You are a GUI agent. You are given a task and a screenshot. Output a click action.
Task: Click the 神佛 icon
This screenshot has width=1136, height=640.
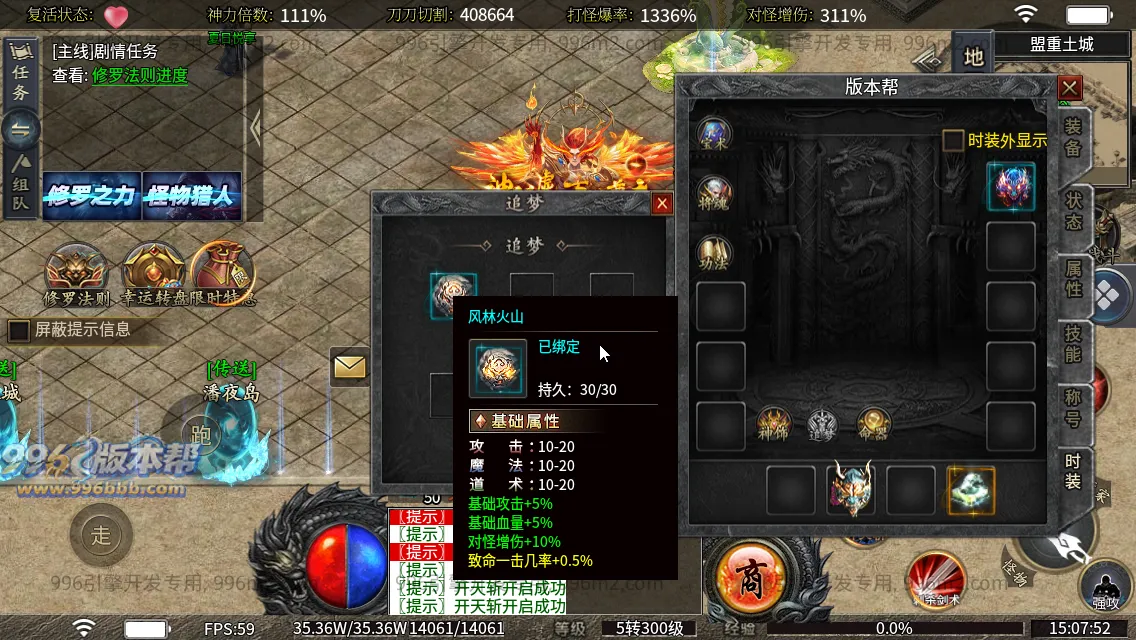[x=774, y=424]
